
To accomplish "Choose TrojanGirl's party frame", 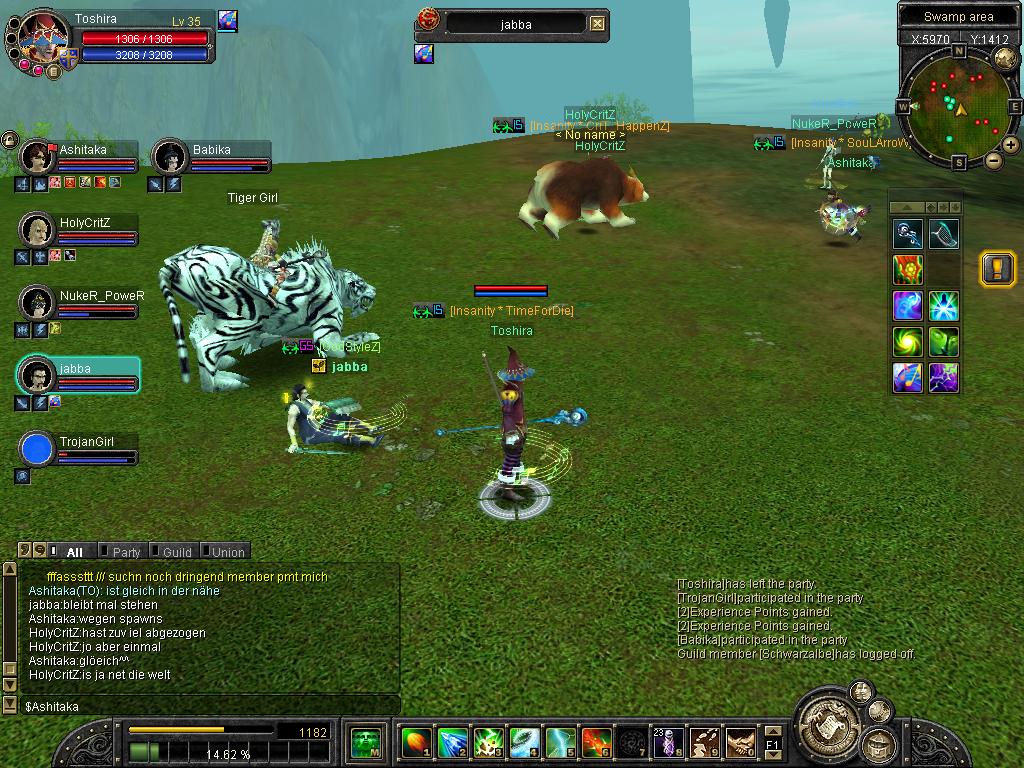I will [x=80, y=449].
